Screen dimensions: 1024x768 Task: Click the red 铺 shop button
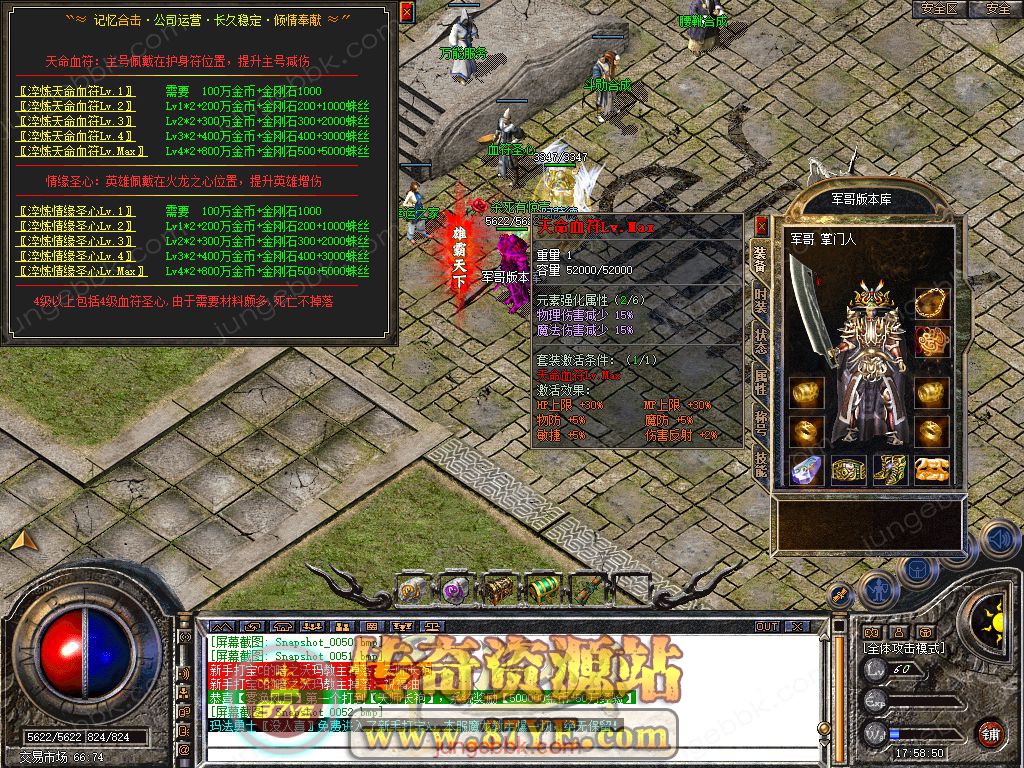pyautogui.click(x=990, y=733)
